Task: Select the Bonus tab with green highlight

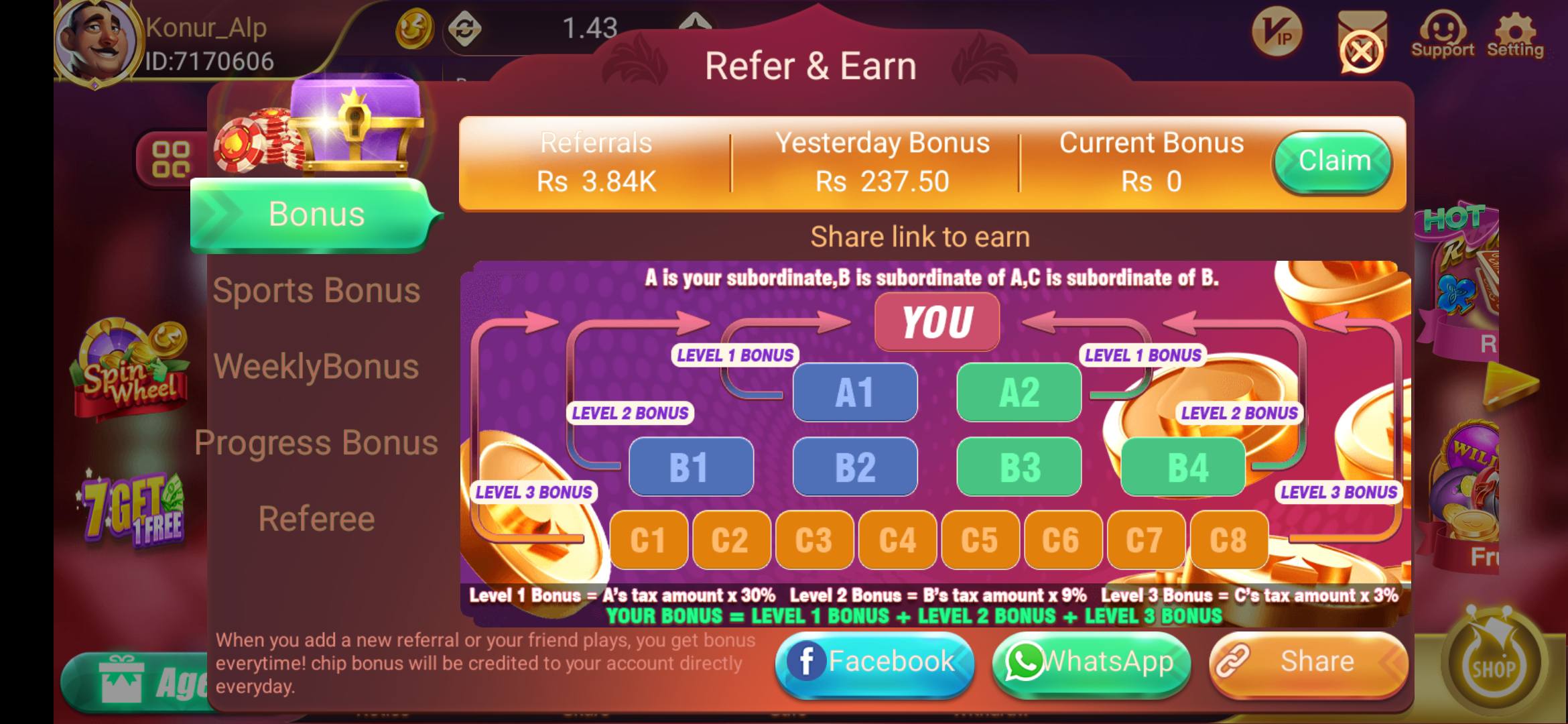Action: tap(316, 214)
